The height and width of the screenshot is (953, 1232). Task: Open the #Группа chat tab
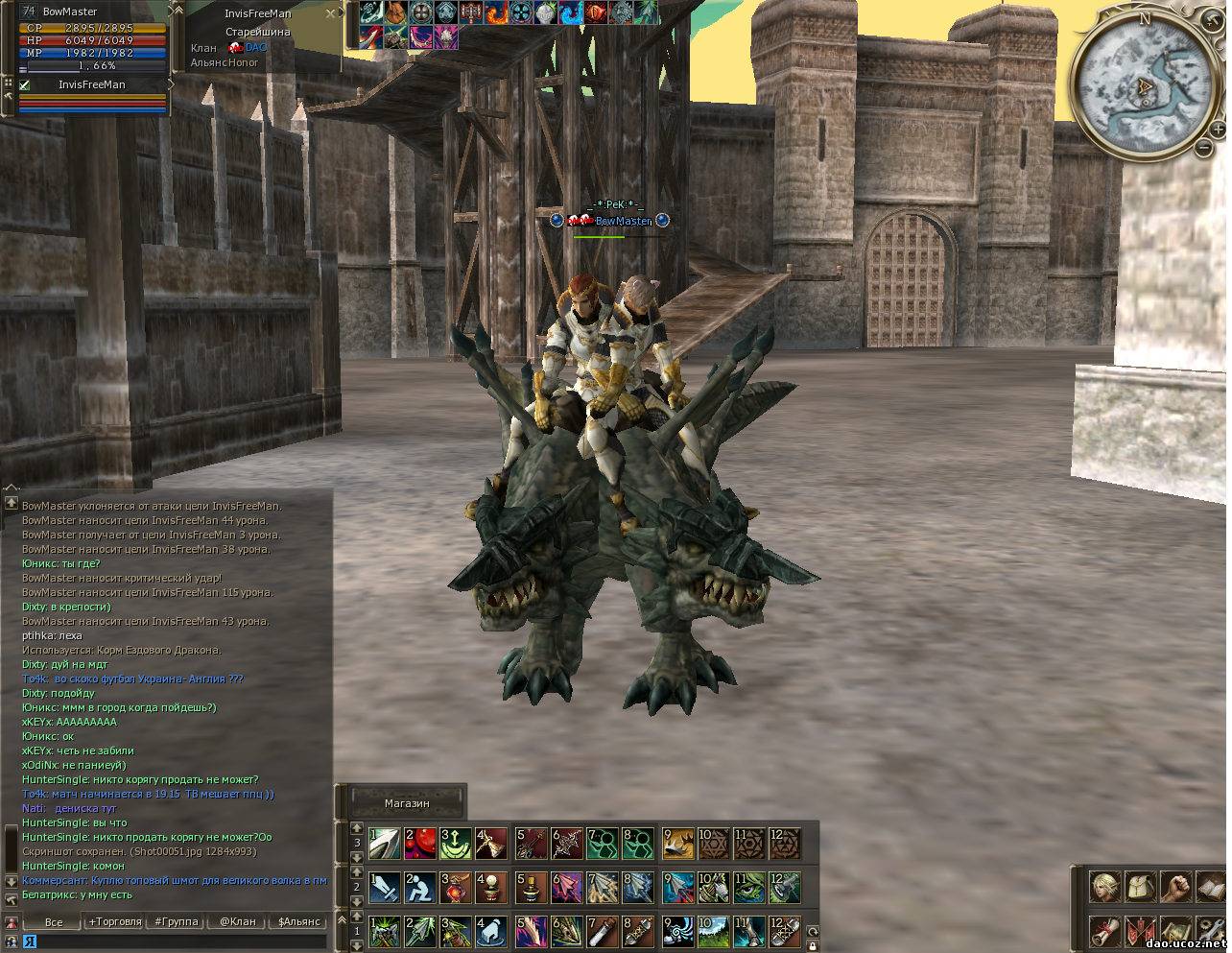[177, 921]
